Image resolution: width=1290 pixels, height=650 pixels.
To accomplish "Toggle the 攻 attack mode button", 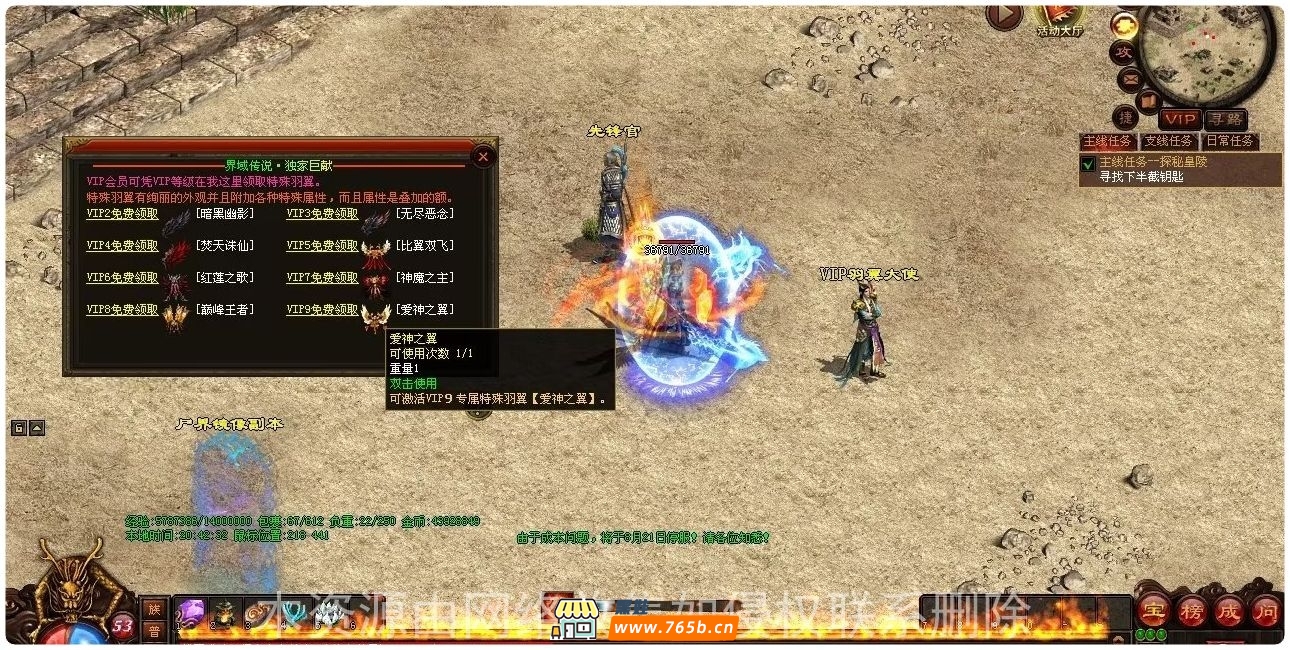I will click(1123, 51).
